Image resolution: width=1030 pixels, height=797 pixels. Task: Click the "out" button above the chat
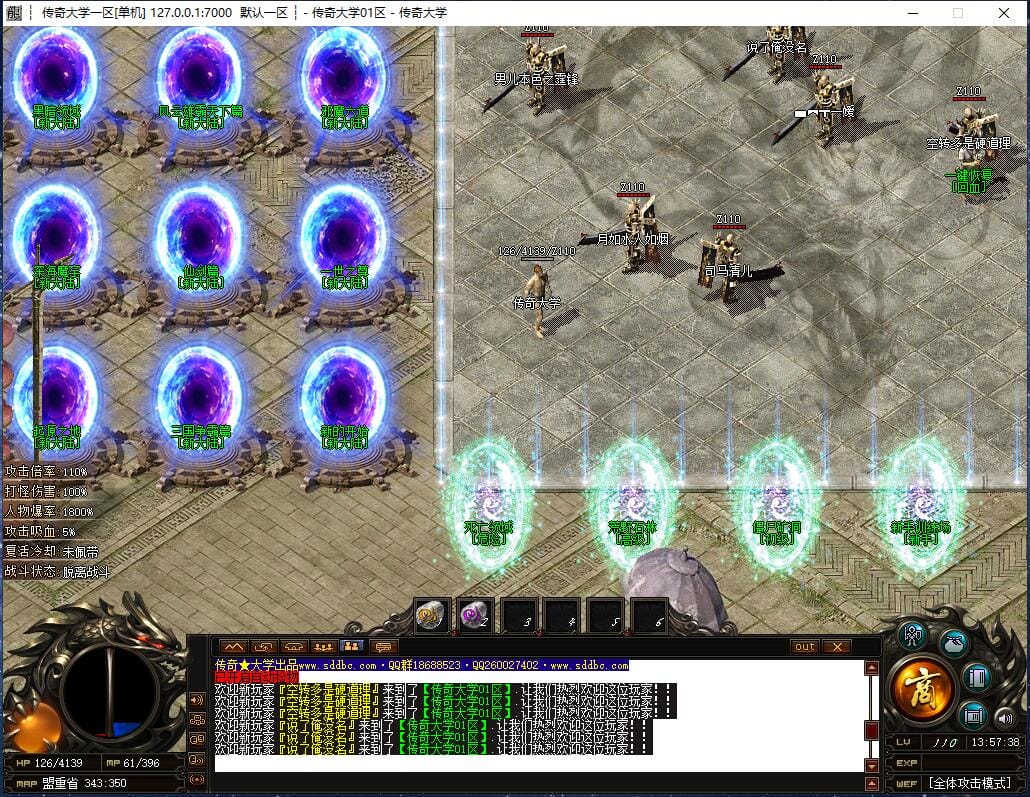click(x=805, y=647)
